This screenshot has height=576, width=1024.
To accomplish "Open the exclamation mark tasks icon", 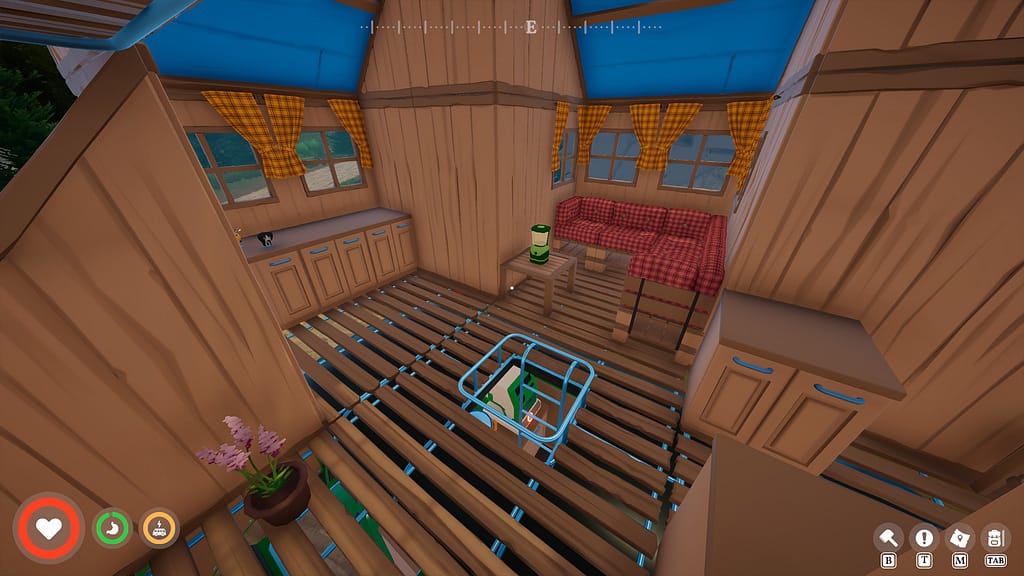I will [924, 538].
